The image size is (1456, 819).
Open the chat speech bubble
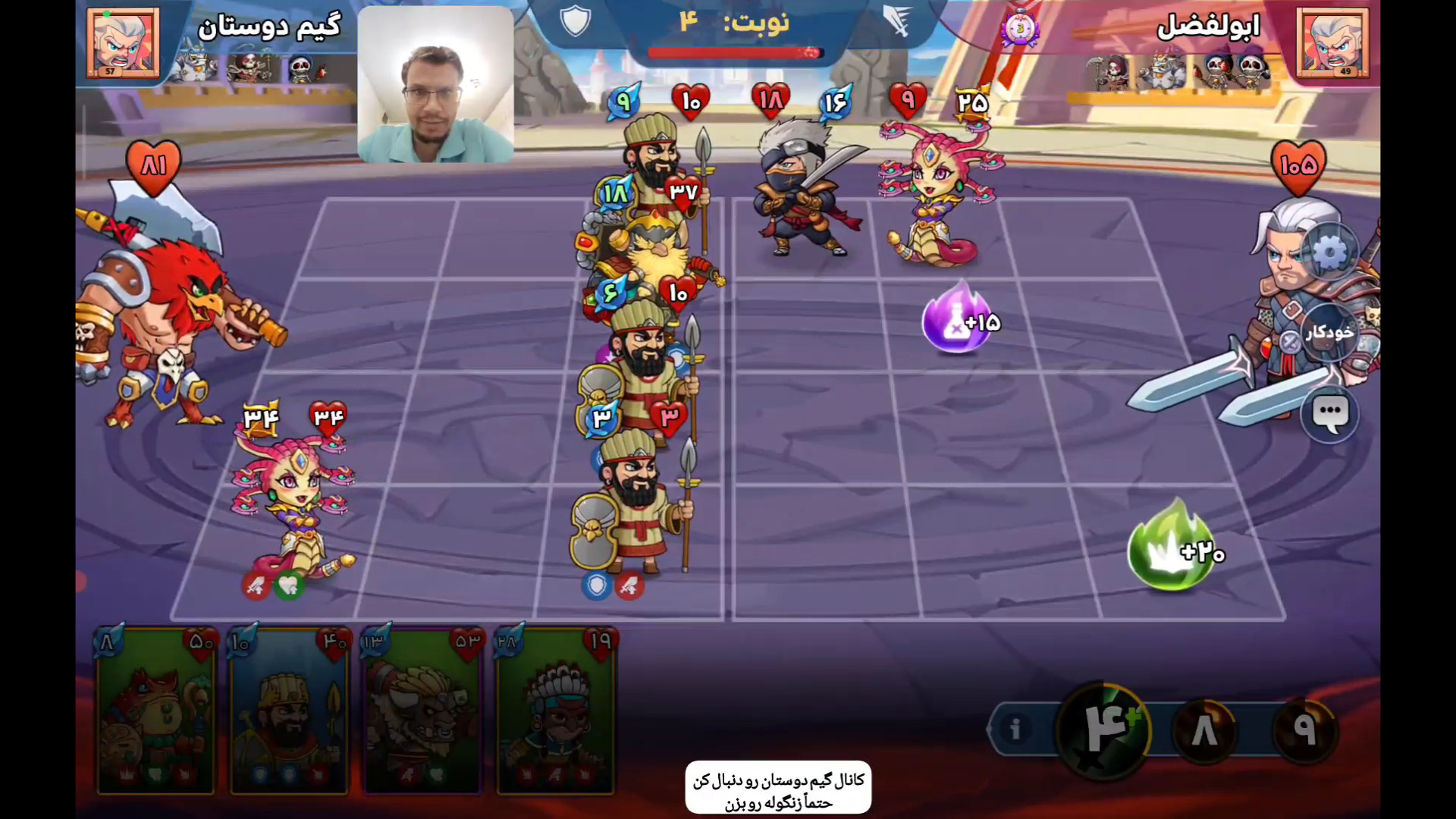[1330, 413]
